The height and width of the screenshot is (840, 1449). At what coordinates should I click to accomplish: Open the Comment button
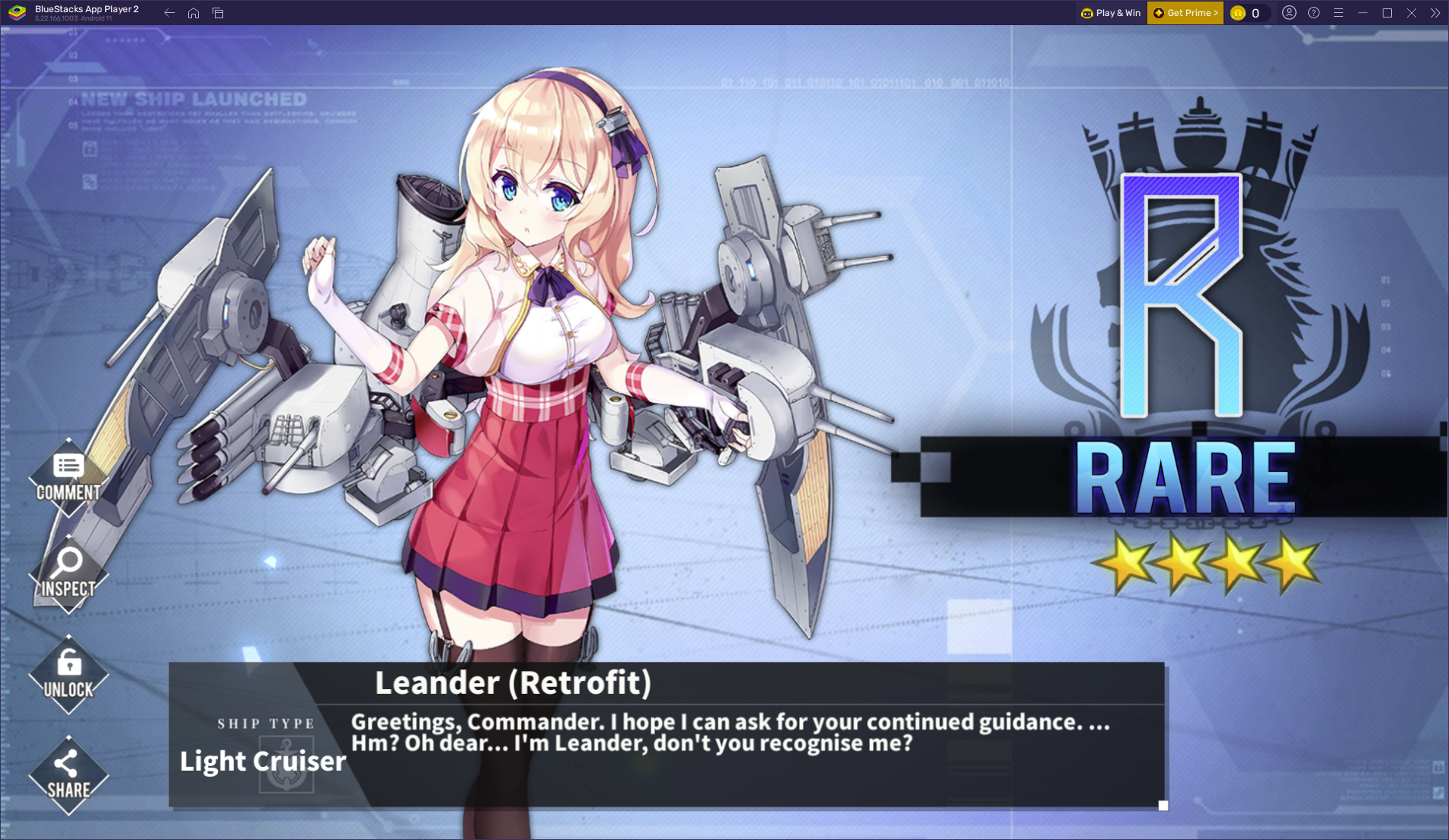(x=69, y=477)
